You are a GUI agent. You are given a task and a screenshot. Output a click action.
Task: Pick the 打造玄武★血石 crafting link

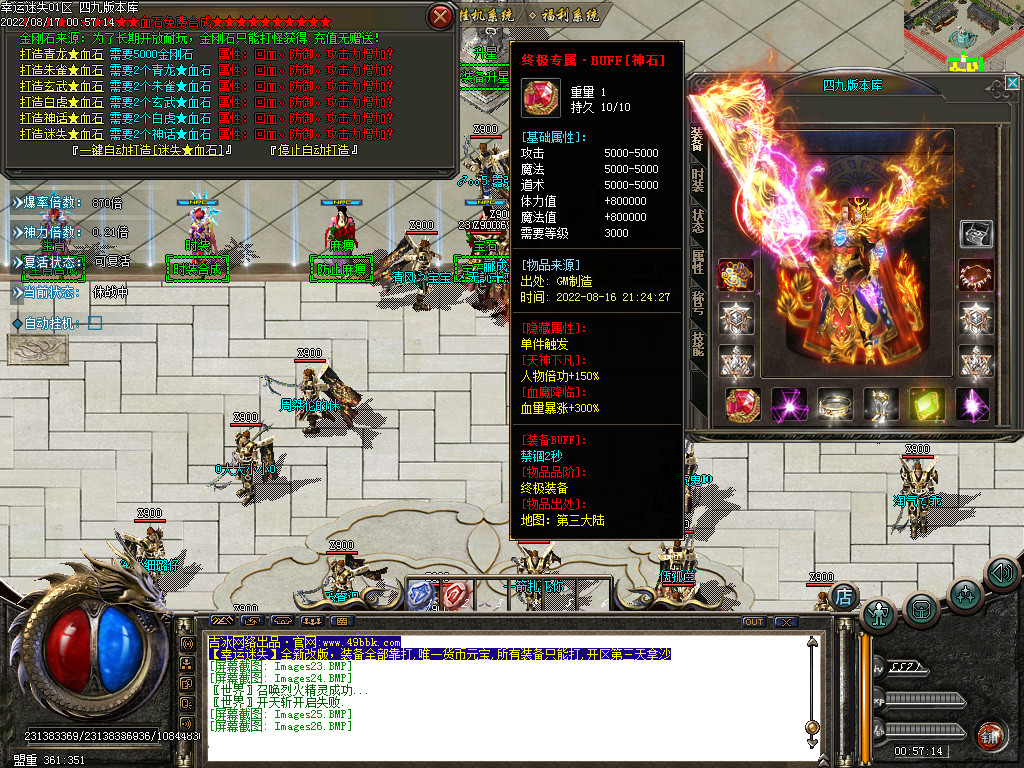pyautogui.click(x=61, y=86)
